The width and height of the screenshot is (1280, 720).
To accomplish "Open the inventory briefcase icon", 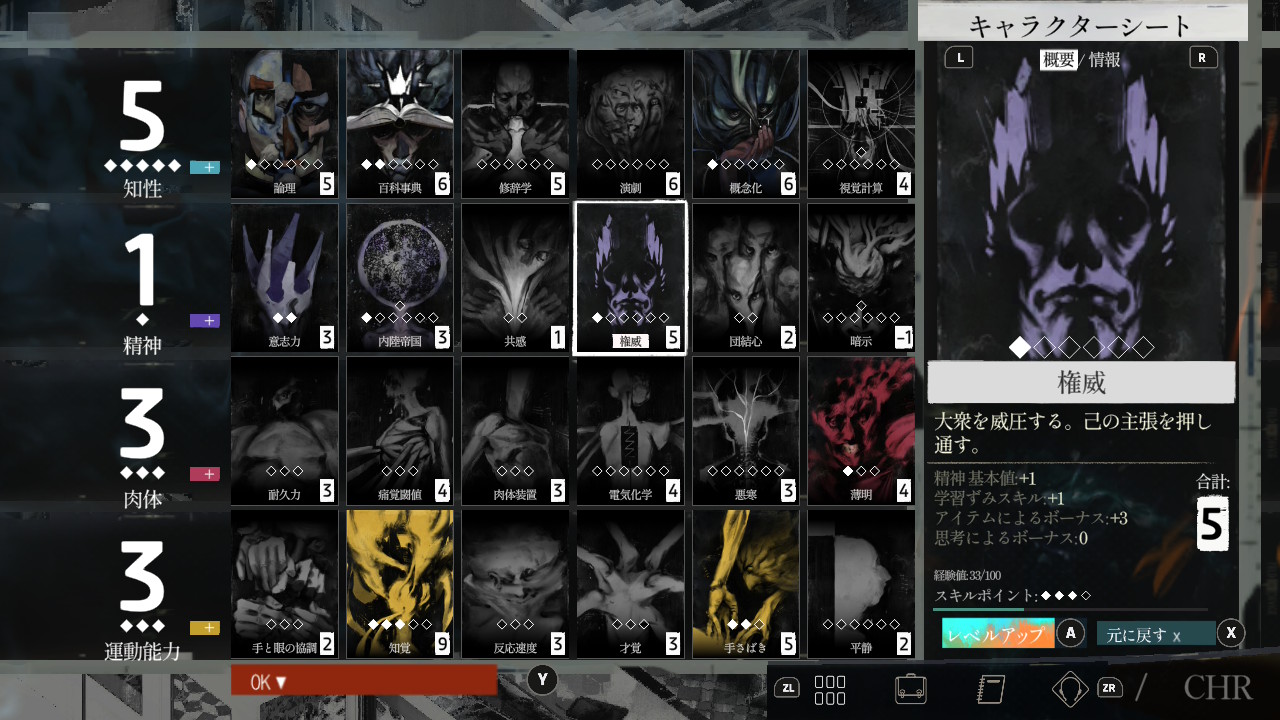I will click(910, 688).
